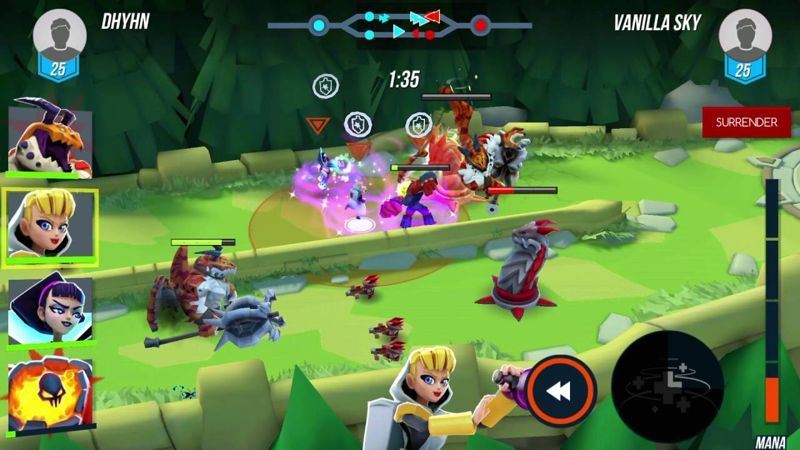Open DHYHN's player avatar
800x450 pixels.
(x=57, y=36)
